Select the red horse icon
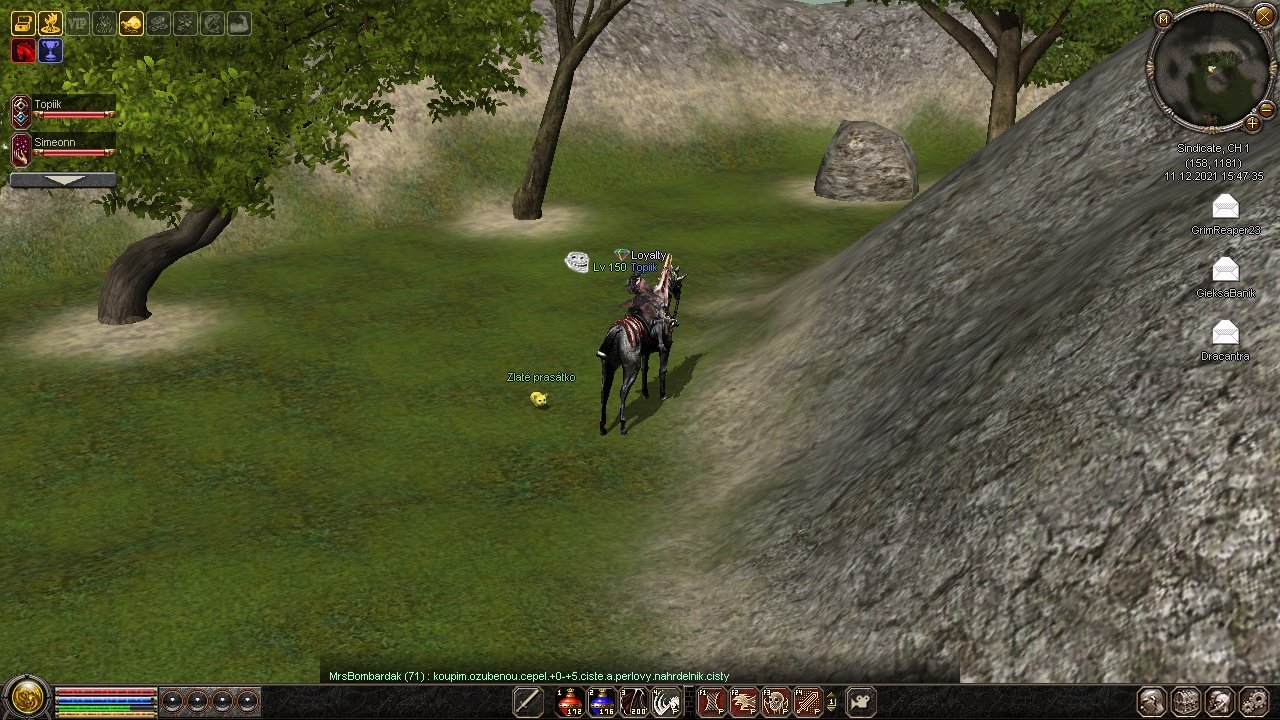This screenshot has height=720, width=1280. (x=23, y=51)
